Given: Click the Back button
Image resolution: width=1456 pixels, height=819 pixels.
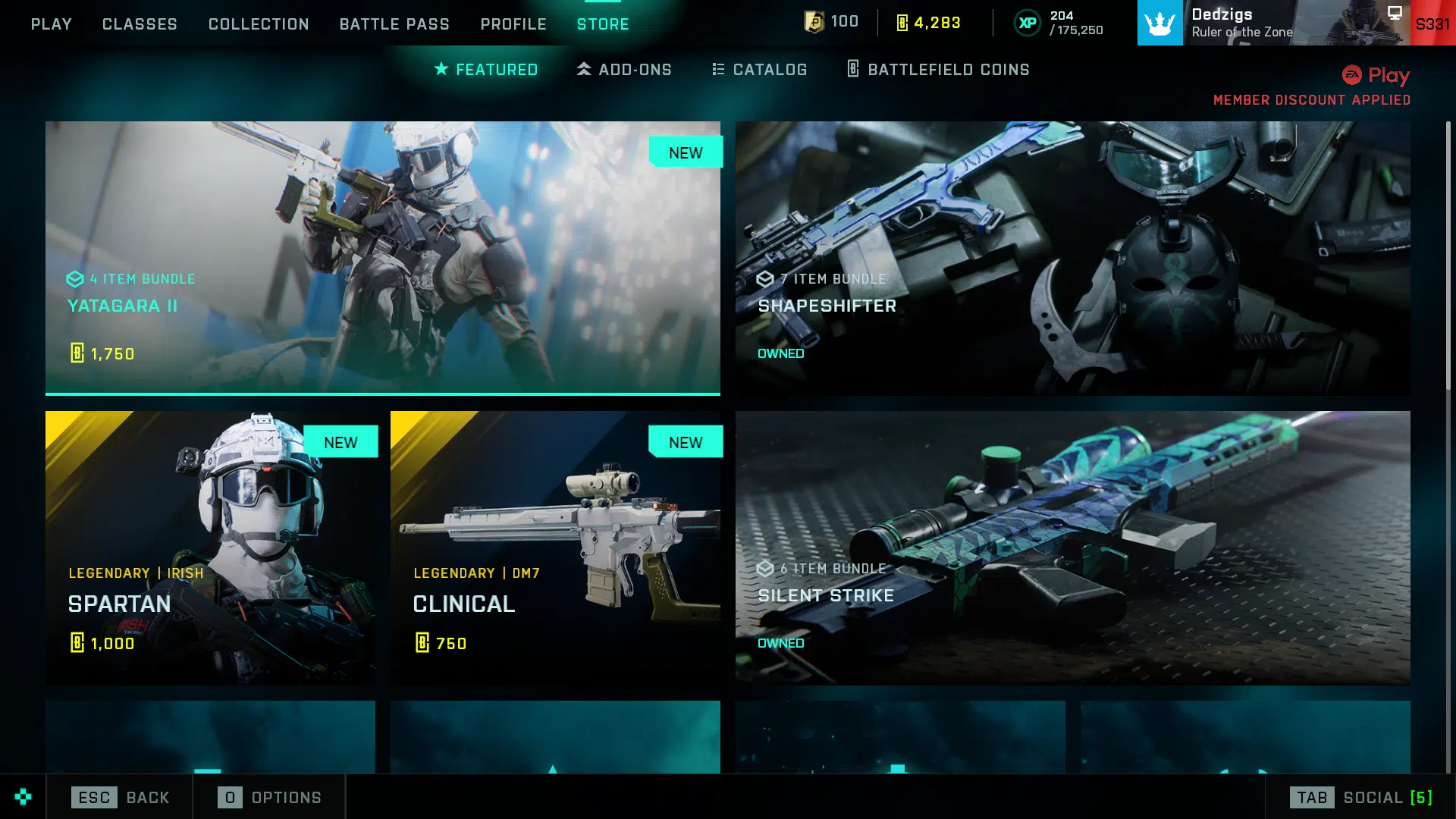Looking at the screenshot, I should click(120, 797).
